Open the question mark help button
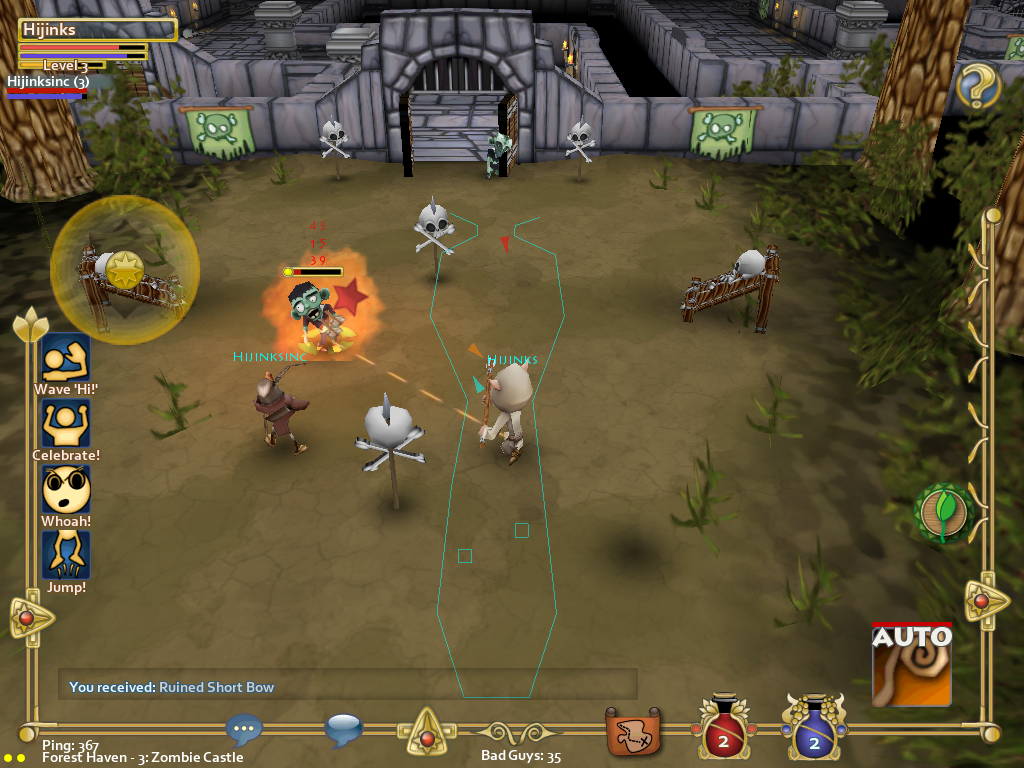 978,87
